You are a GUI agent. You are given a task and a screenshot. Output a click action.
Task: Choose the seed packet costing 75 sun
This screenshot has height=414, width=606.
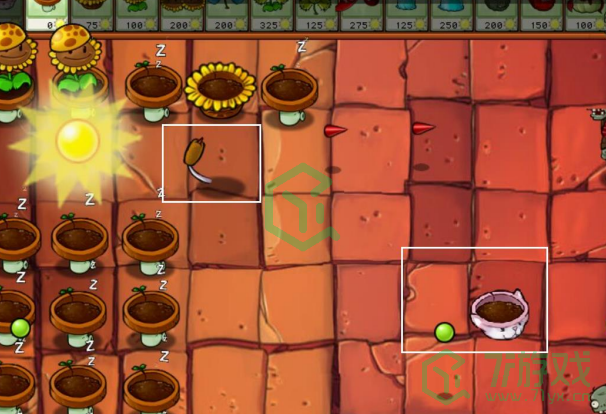click(x=91, y=13)
